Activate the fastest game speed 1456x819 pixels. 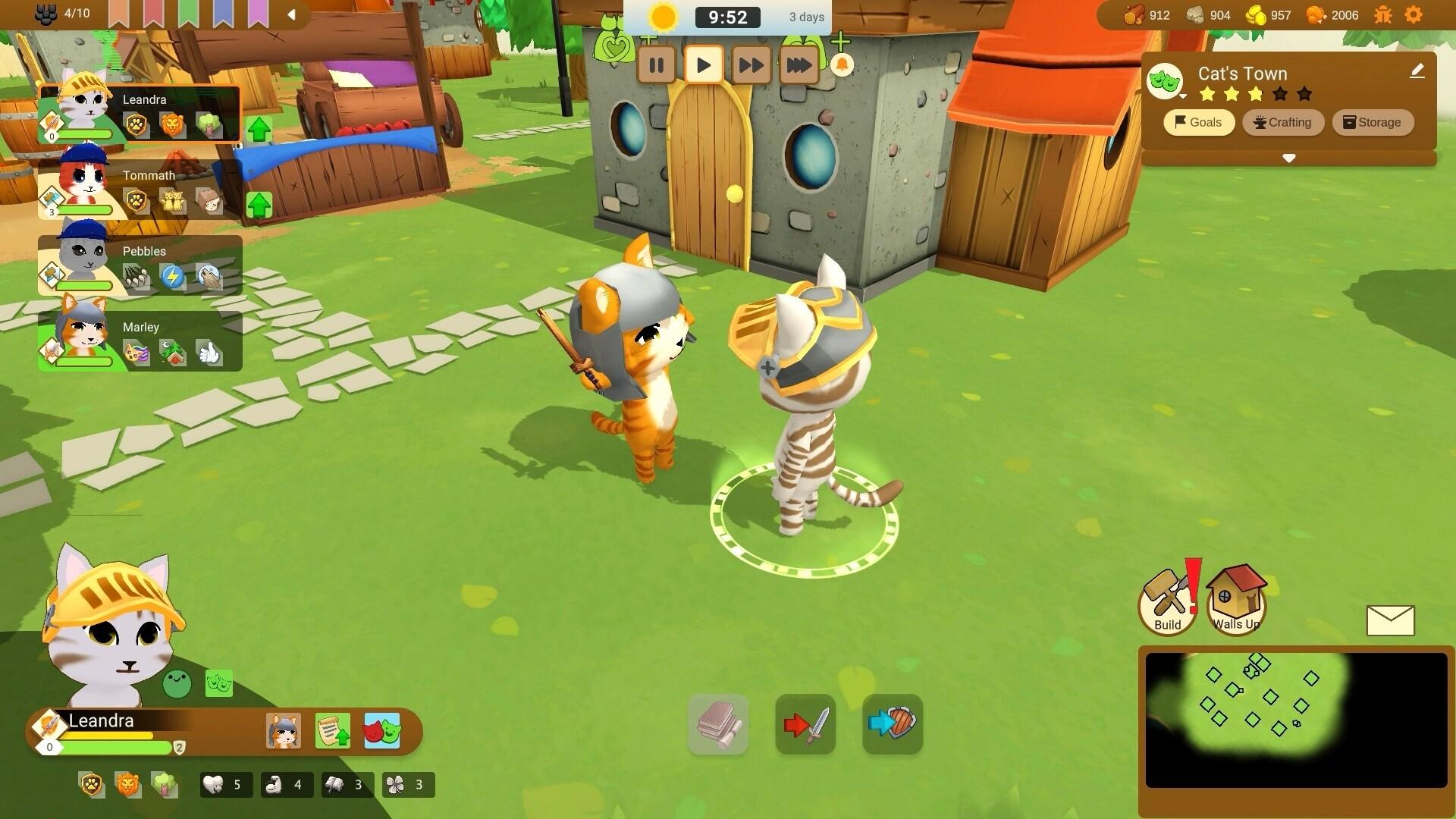(x=797, y=65)
